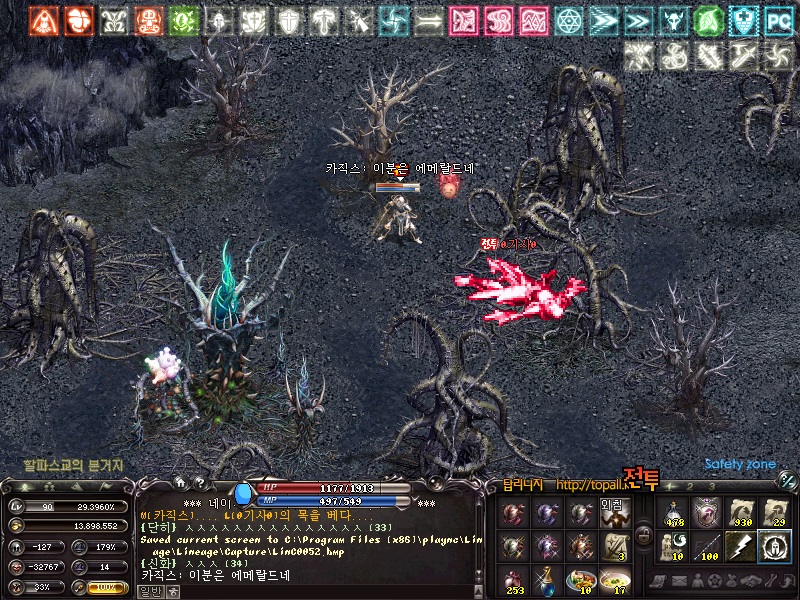This screenshot has width=800, height=600.
Task: Use the red potion stack of 253
Action: click(514, 579)
